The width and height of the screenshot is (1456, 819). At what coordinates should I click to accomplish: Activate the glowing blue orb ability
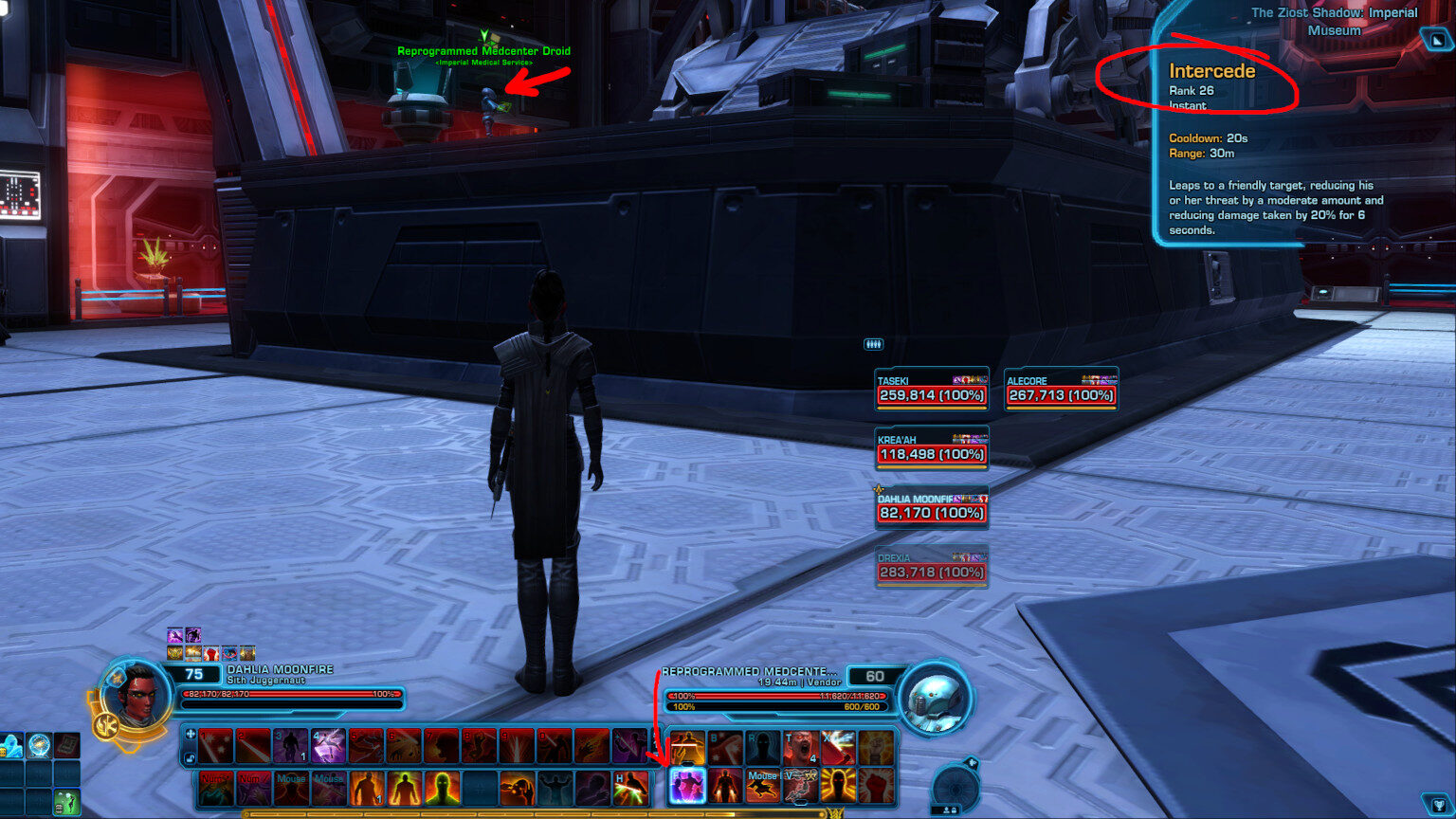pos(39,746)
